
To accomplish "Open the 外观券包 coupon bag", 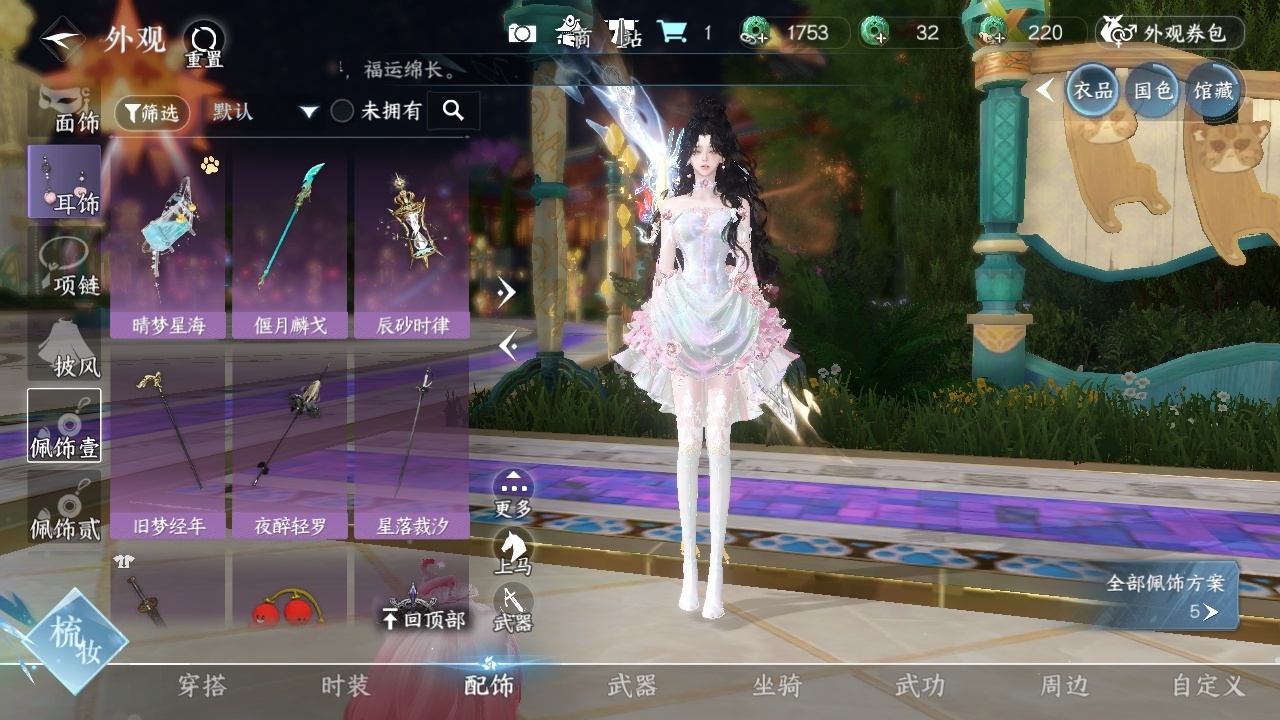I will [1170, 33].
